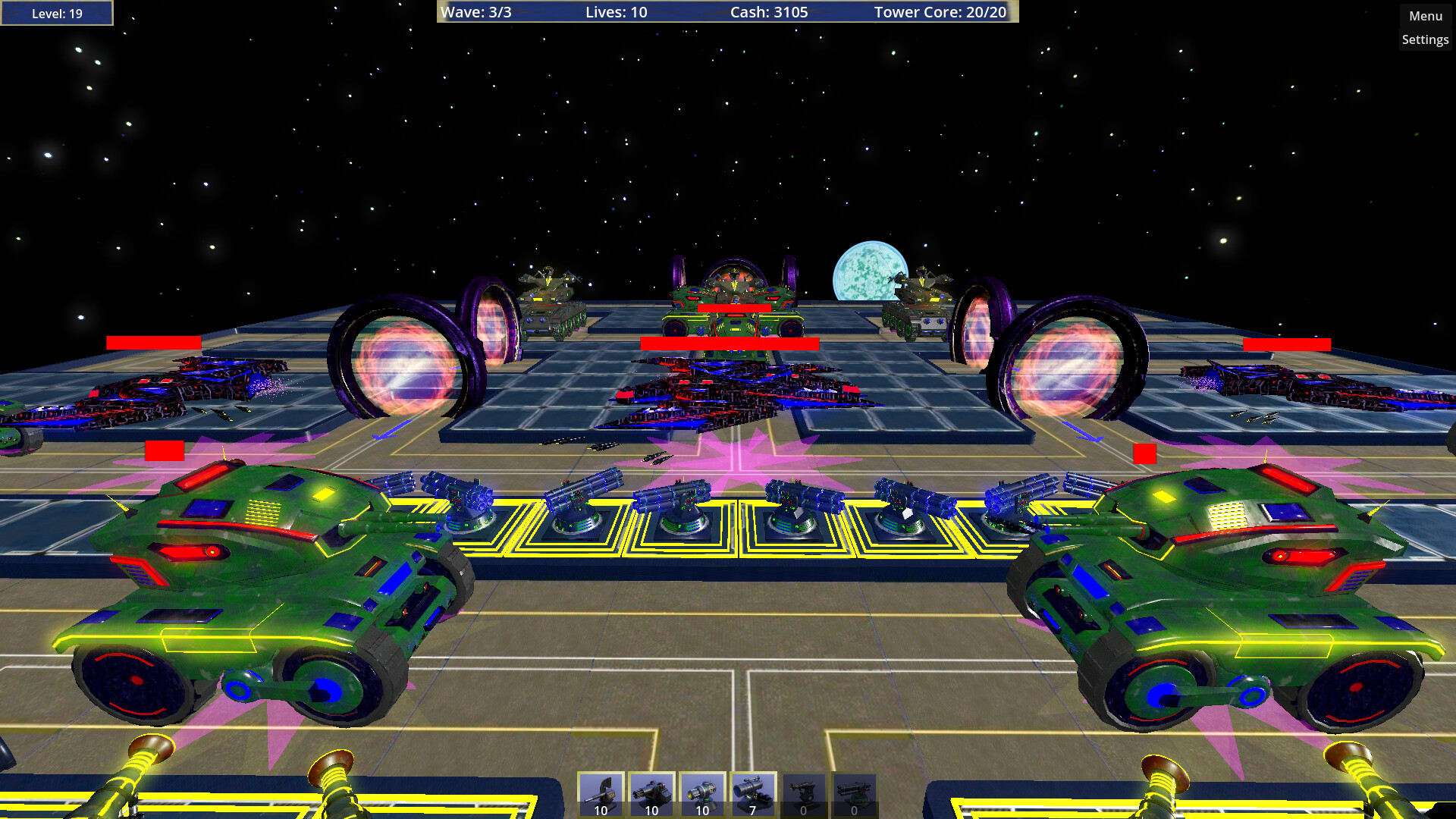The image size is (1456, 819).
Task: Click the Cash 3105 display
Action: pos(768,12)
